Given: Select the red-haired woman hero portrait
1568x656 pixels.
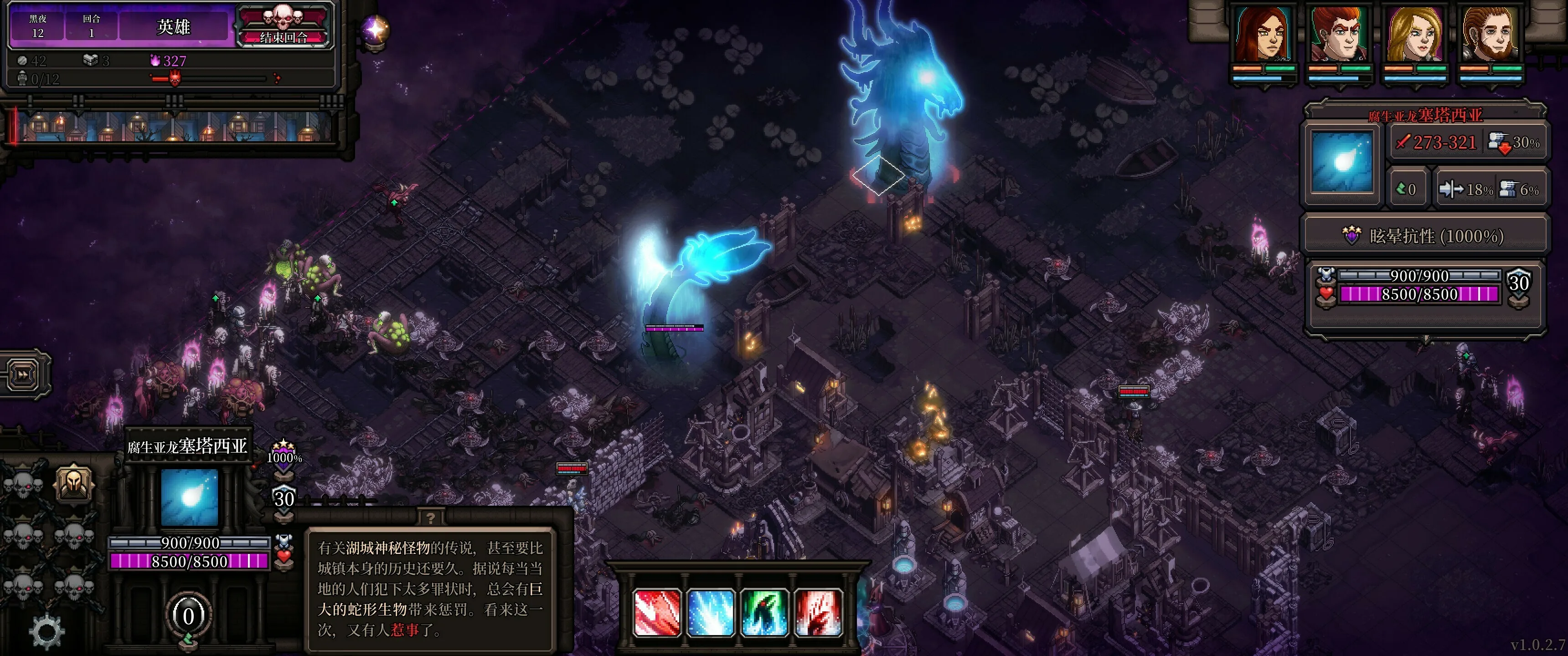Looking at the screenshot, I should coord(1263,35).
